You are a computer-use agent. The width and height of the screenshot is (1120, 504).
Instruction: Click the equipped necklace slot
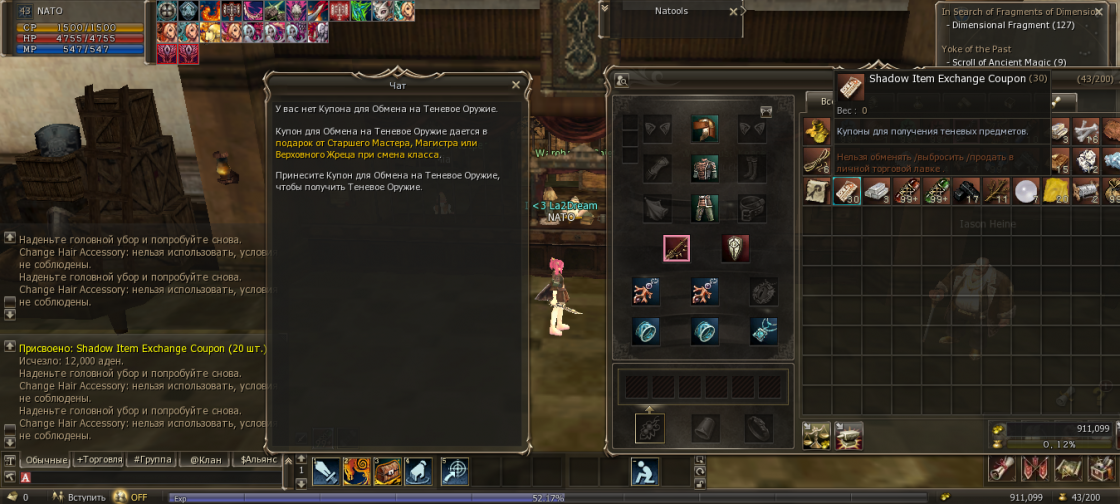pos(764,330)
